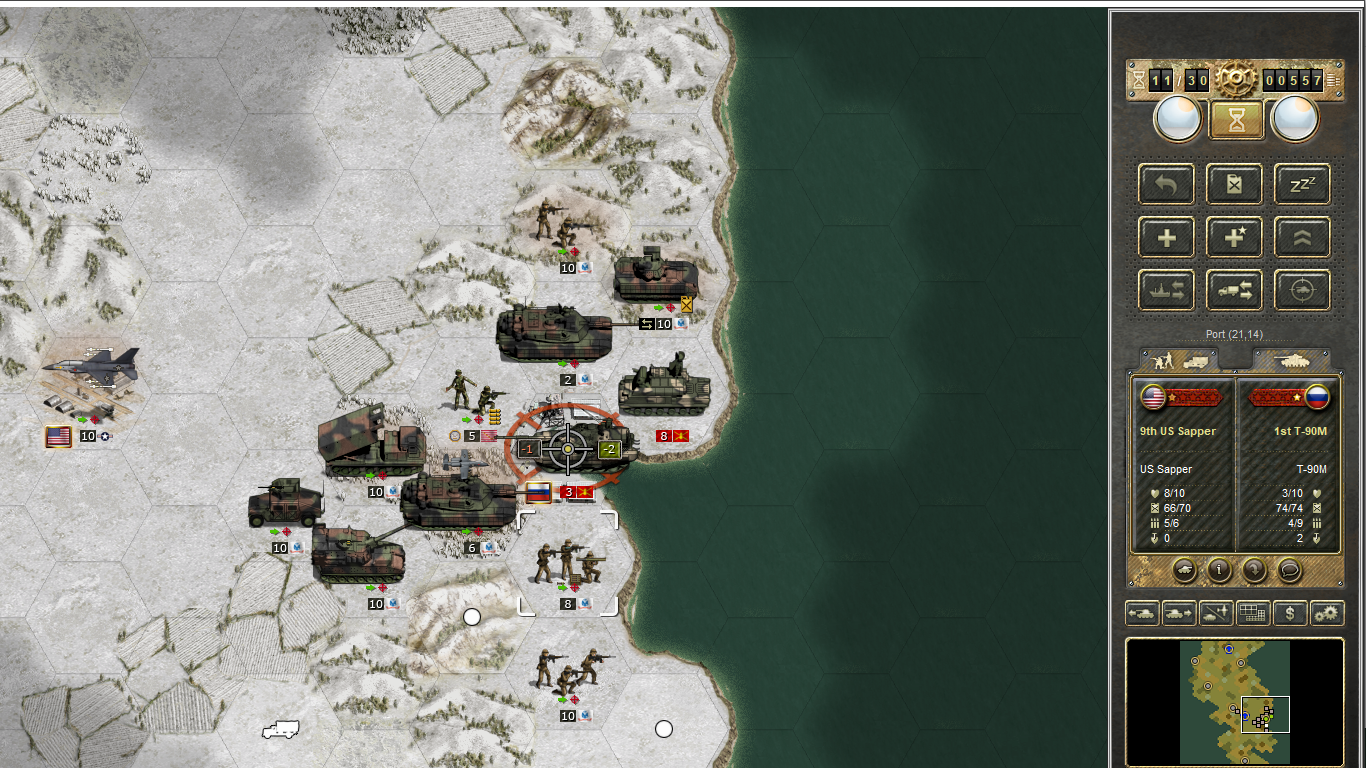Put the unit to sleep
1366x768 pixels.
click(x=1302, y=184)
